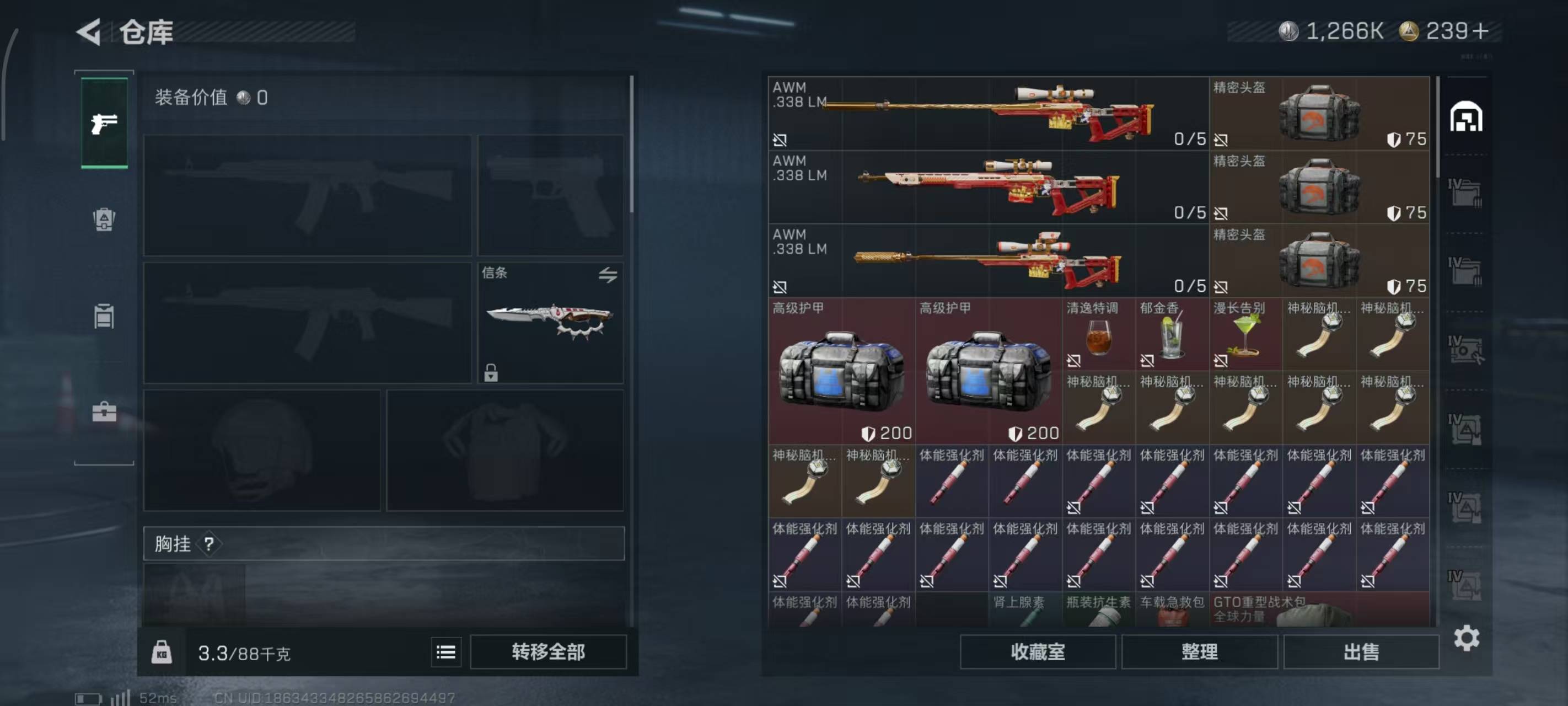
Task: Open the 收藏室 collection room
Action: pyautogui.click(x=1037, y=652)
